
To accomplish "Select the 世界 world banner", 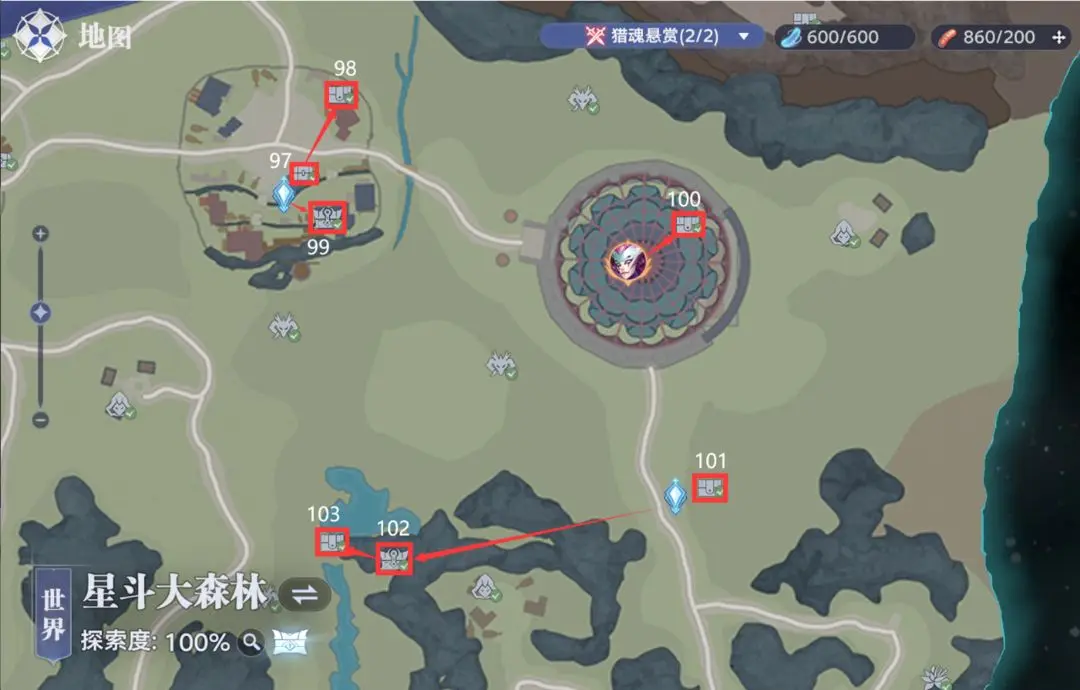I will pyautogui.click(x=54, y=614).
